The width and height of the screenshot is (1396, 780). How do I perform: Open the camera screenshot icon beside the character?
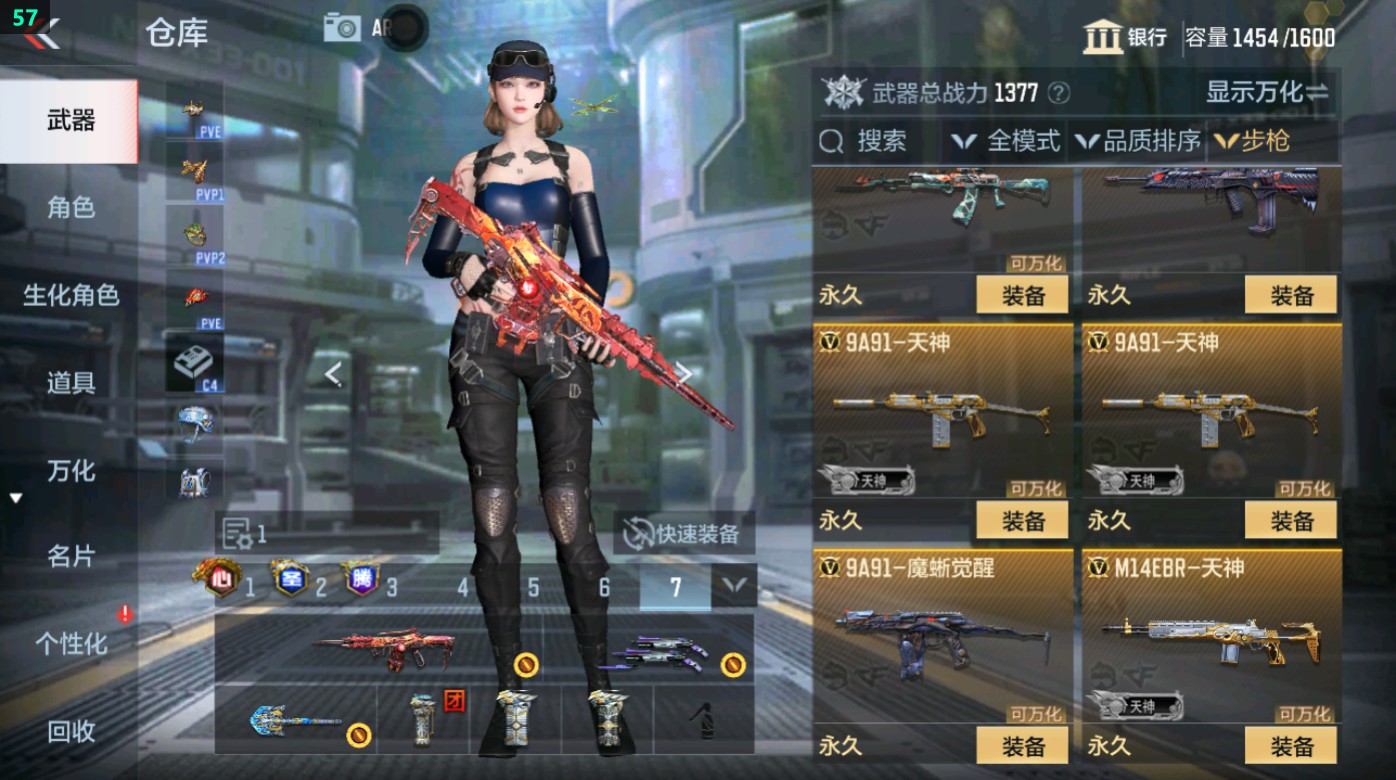(x=342, y=26)
